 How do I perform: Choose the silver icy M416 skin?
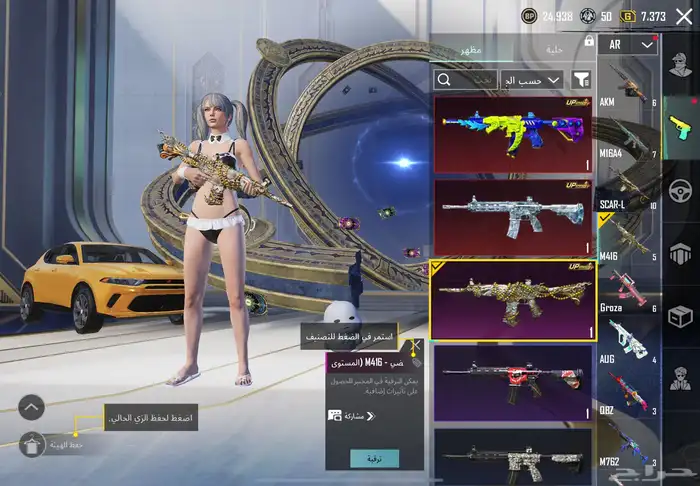[512, 215]
